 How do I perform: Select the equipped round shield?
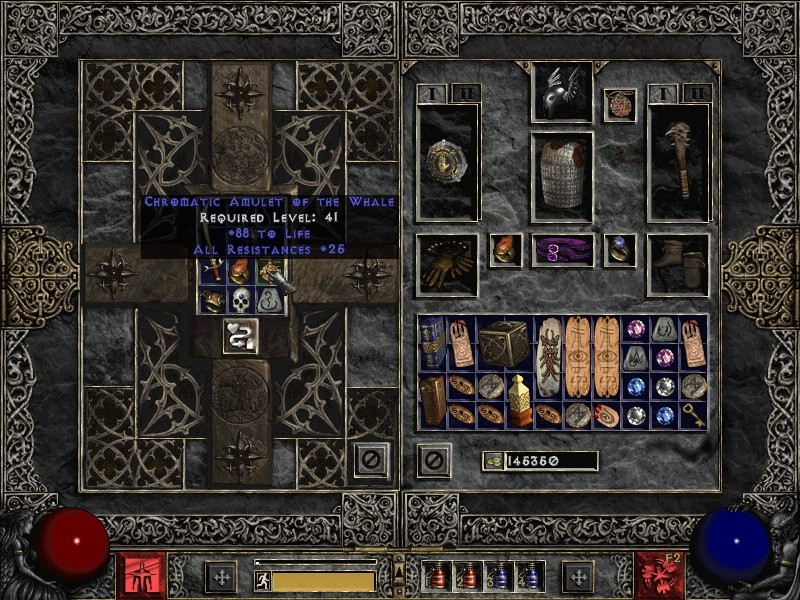tap(446, 160)
